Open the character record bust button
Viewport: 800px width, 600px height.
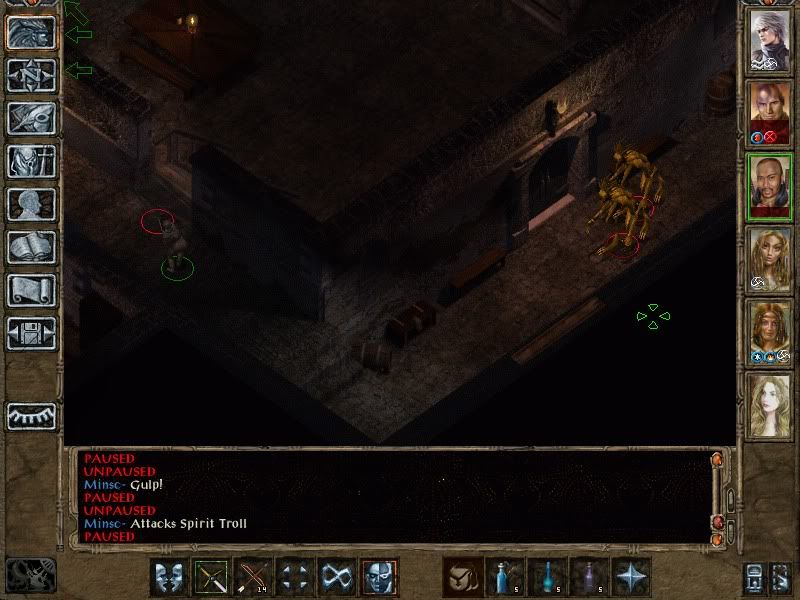[x=31, y=204]
